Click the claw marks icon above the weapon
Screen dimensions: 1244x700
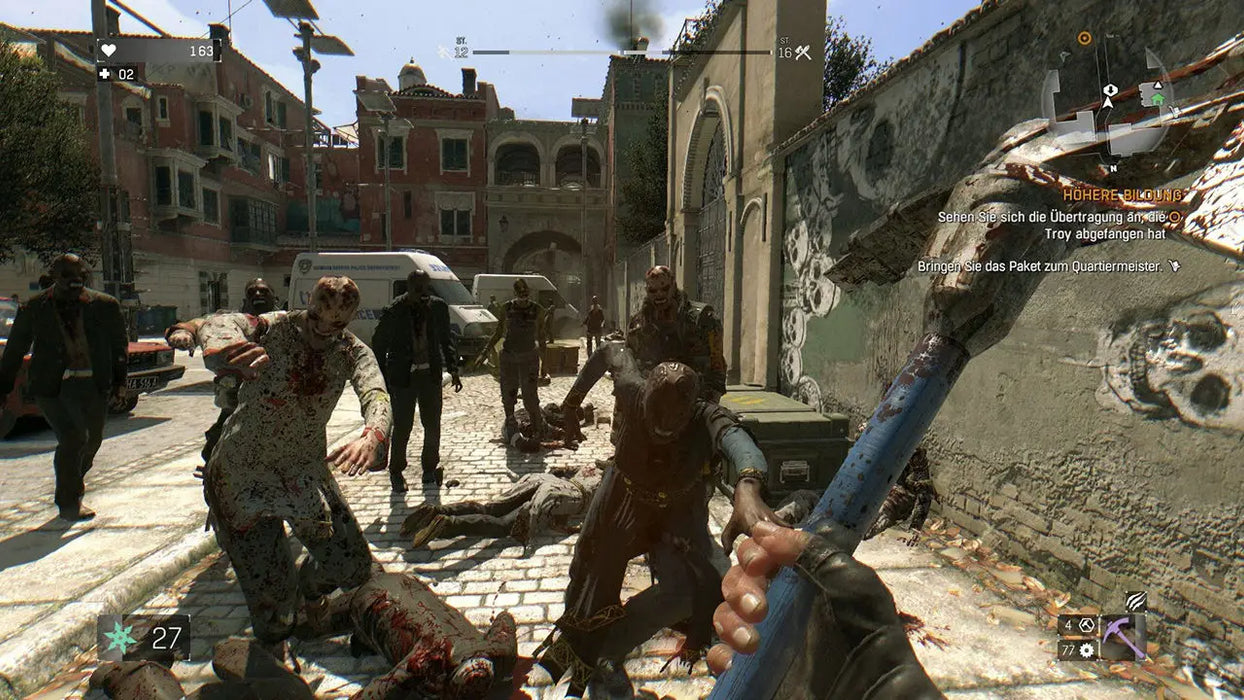click(1134, 602)
